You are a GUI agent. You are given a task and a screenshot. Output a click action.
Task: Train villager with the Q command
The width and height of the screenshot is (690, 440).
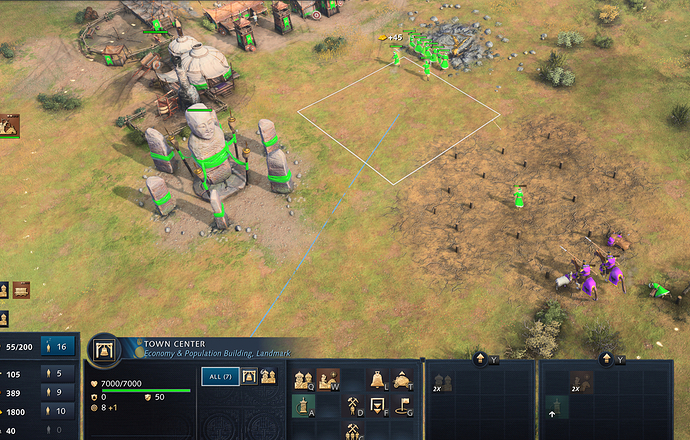click(303, 380)
